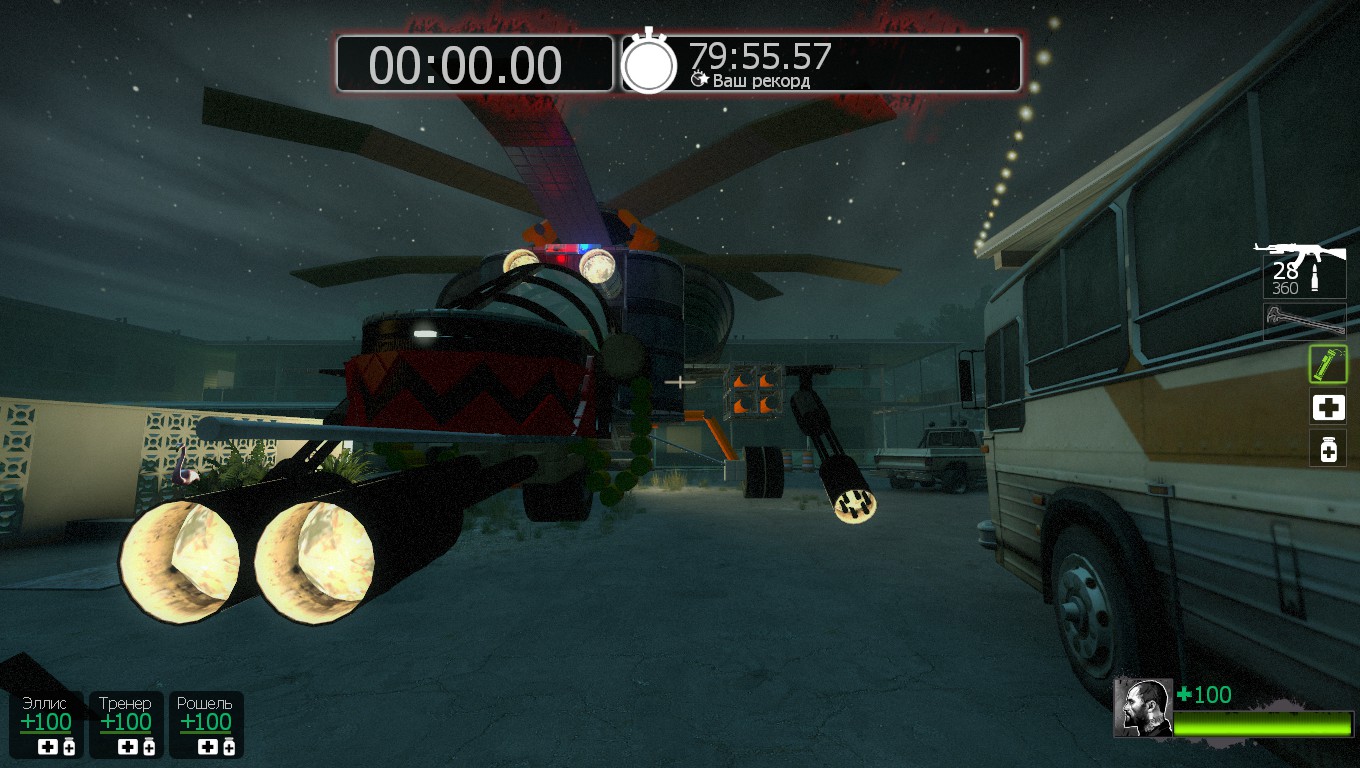Click the player character portrait
The width and height of the screenshot is (1360, 768).
[x=1143, y=708]
